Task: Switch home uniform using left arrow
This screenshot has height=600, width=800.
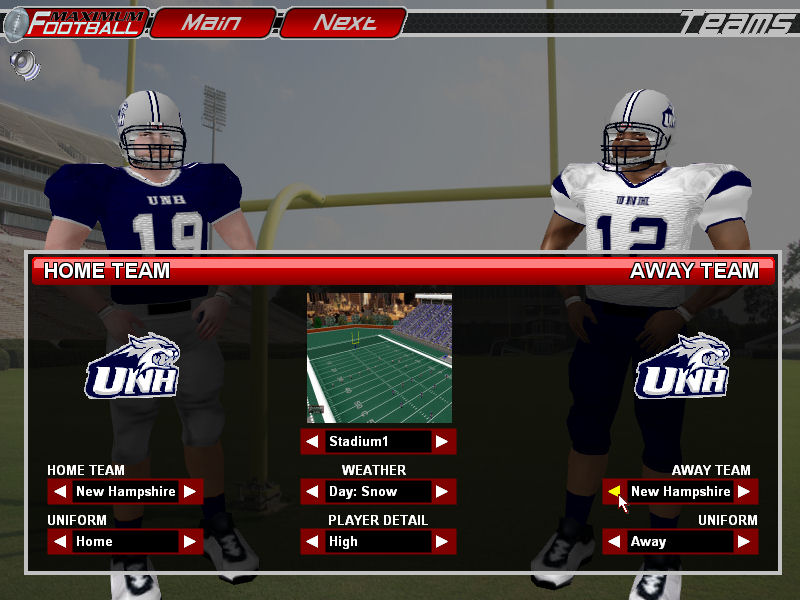Action: (60, 542)
